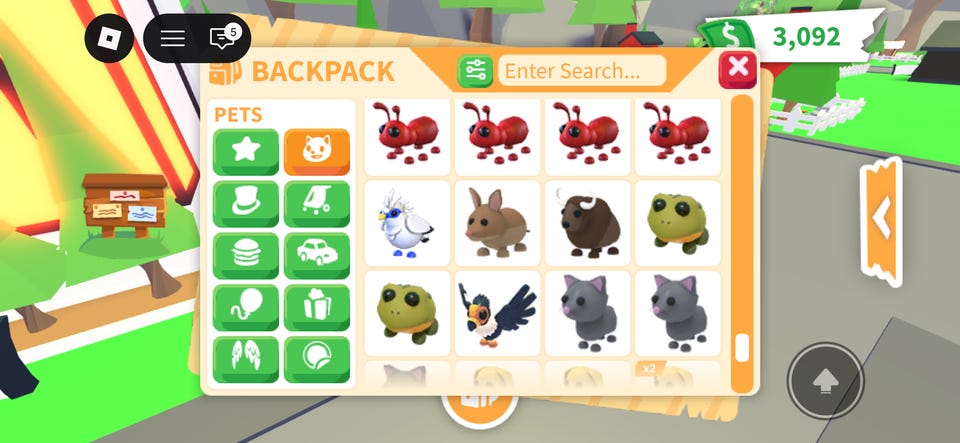The height and width of the screenshot is (443, 960).
Task: Open the Roblox chat with 5 notifications
Action: point(223,39)
